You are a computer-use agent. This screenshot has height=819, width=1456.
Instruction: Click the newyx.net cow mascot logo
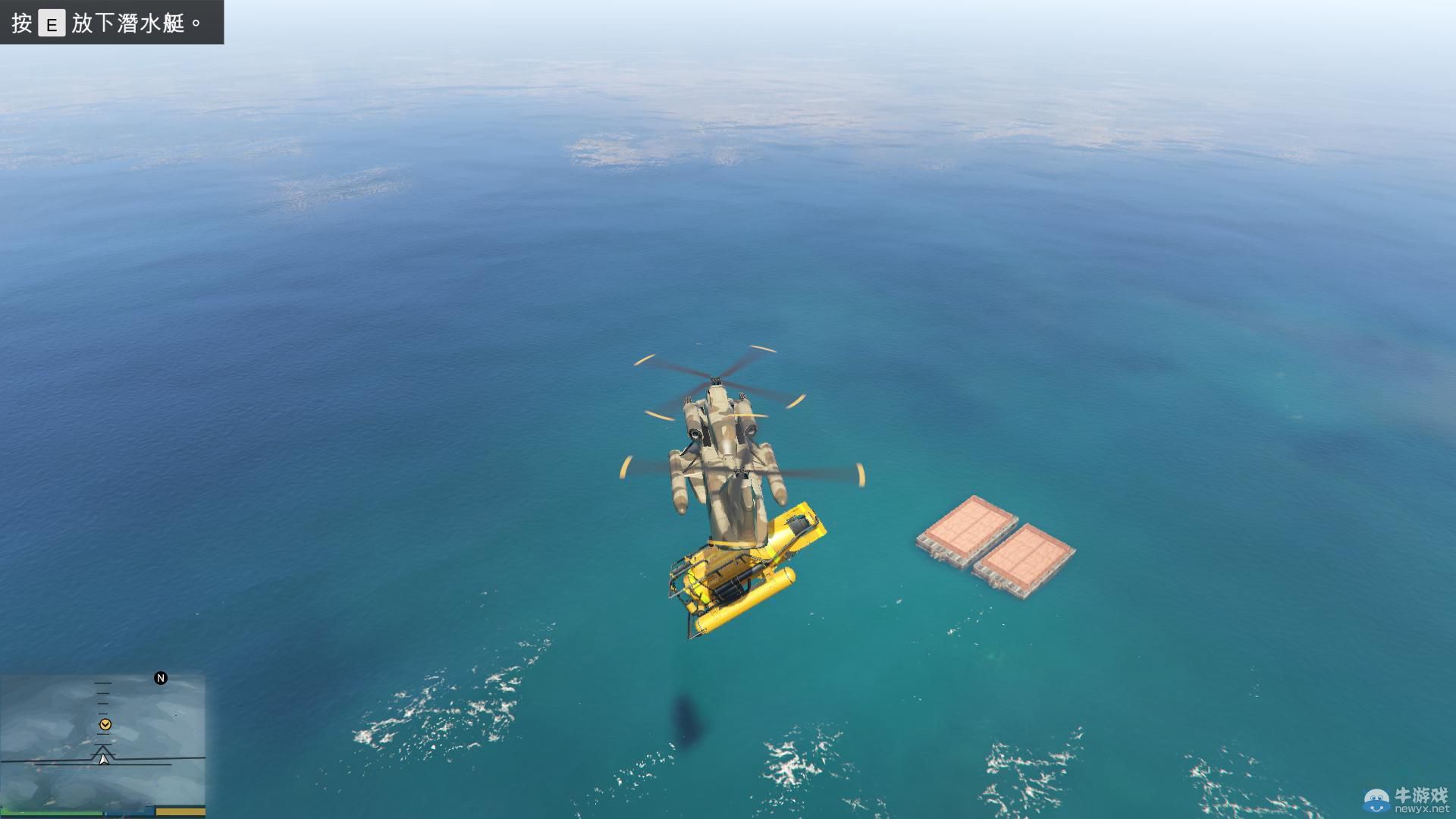pyautogui.click(x=1377, y=801)
